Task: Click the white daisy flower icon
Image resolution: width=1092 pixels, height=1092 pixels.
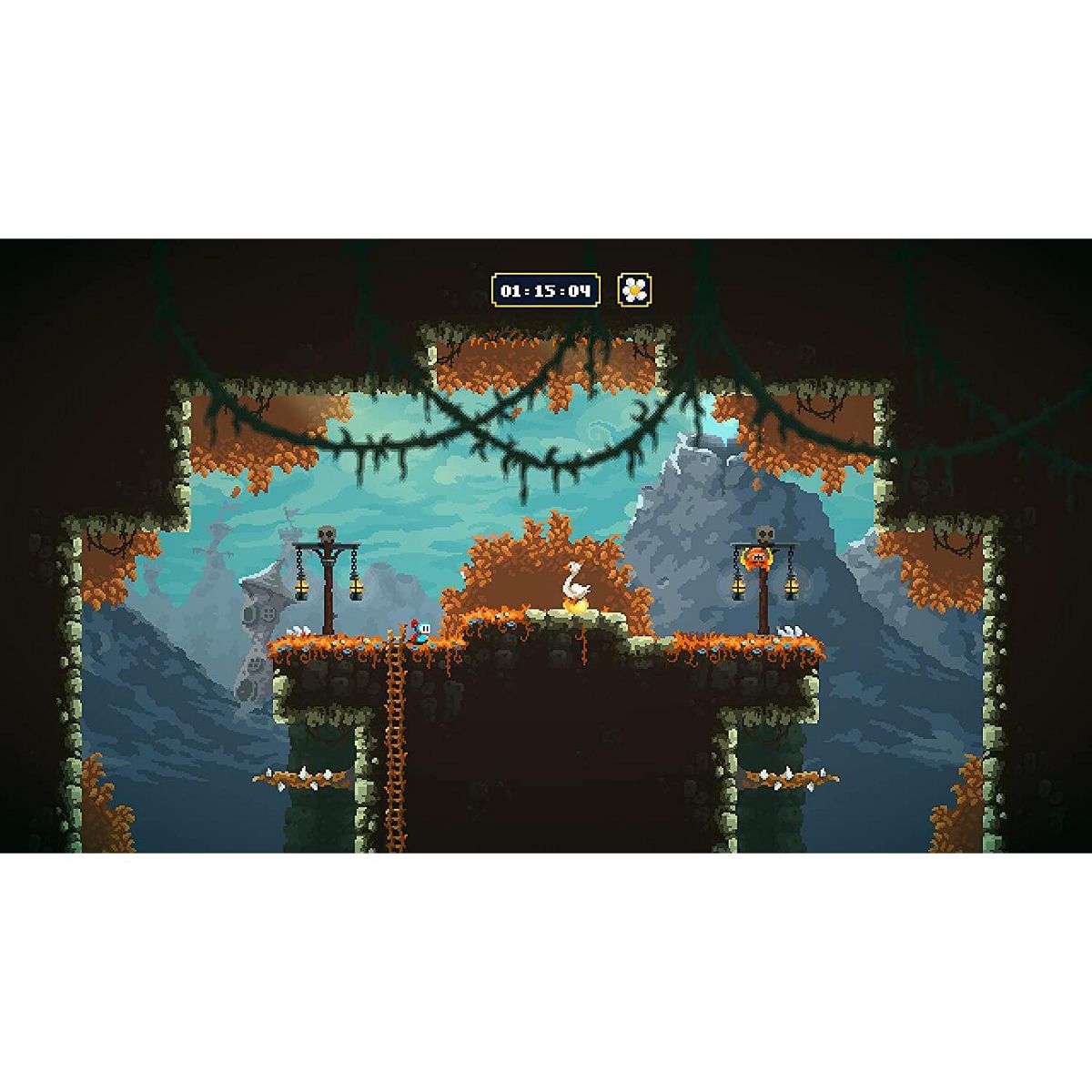Action: [x=634, y=290]
